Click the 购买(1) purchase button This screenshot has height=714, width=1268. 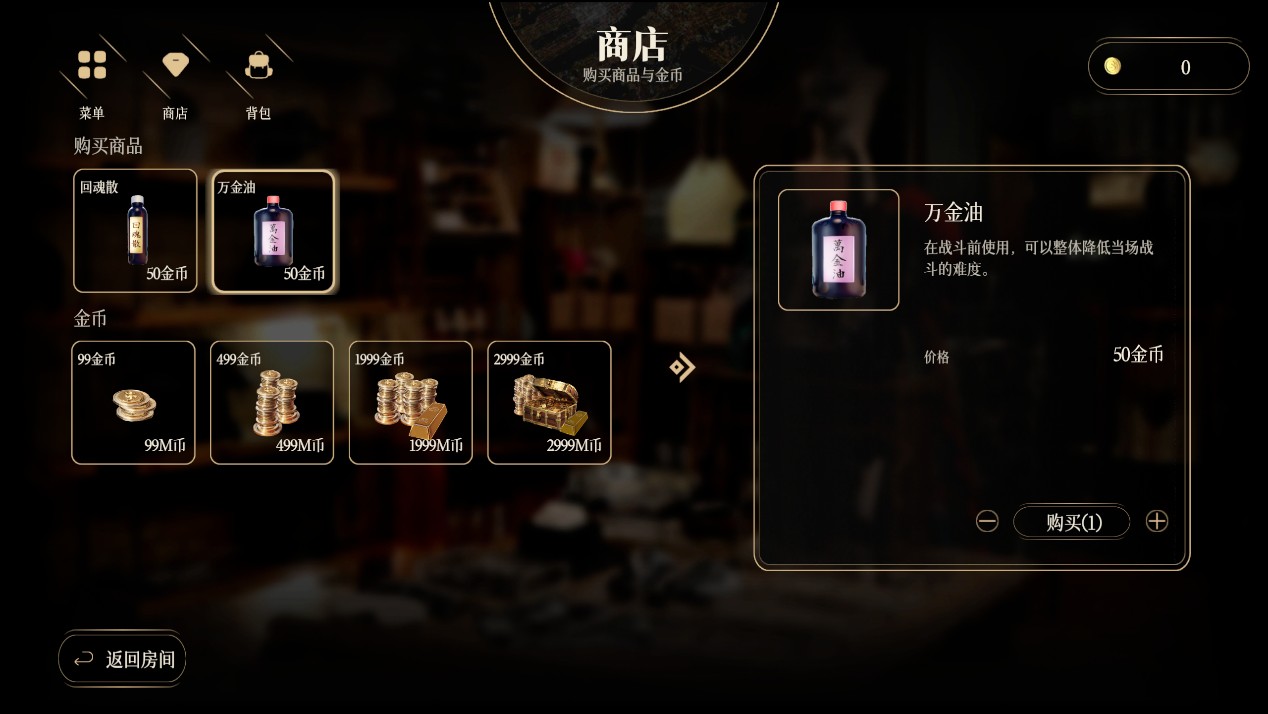[1072, 521]
